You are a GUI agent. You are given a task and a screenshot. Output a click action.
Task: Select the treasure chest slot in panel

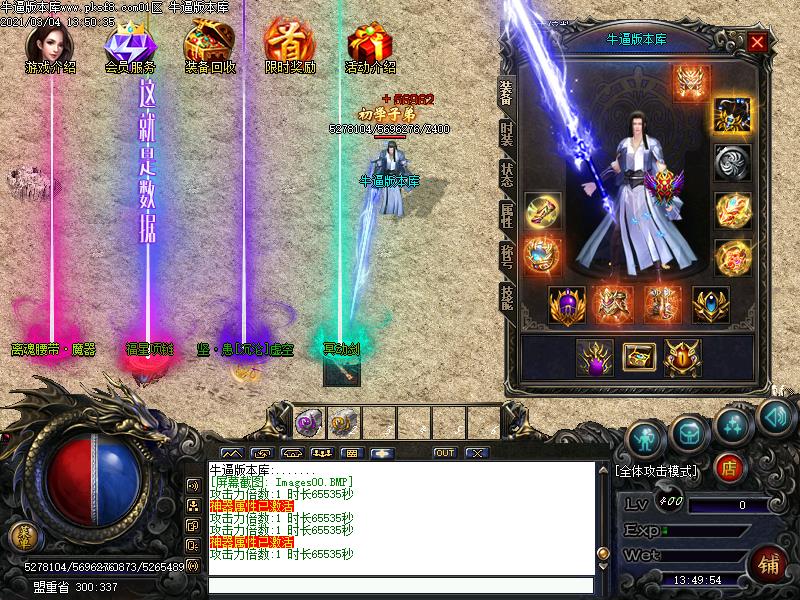pyautogui.click(x=636, y=357)
